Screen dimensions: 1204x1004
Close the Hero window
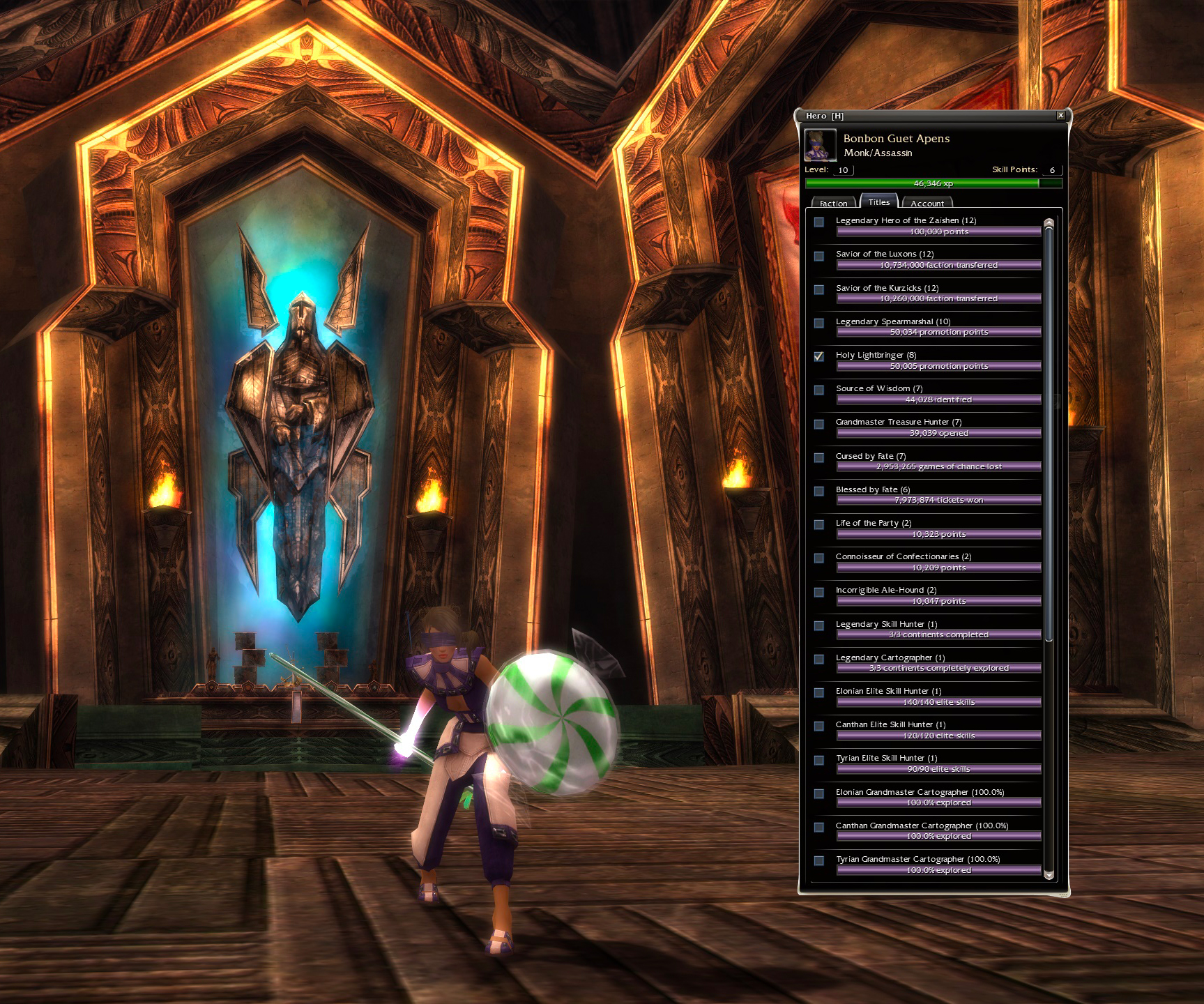tap(1060, 116)
